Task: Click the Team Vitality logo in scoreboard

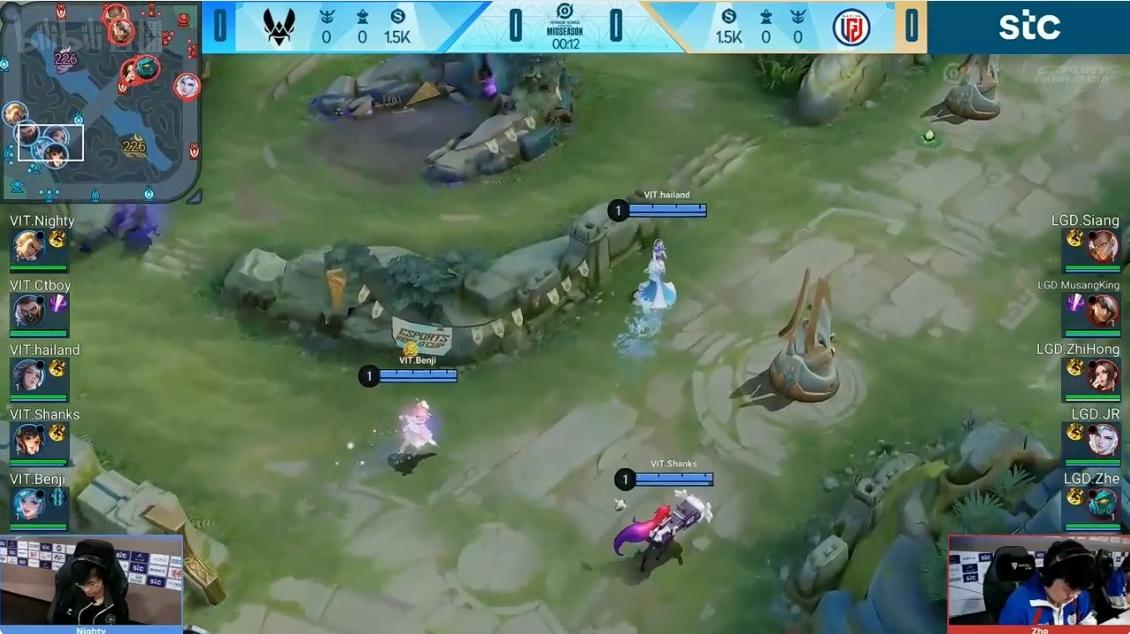Action: tap(279, 27)
